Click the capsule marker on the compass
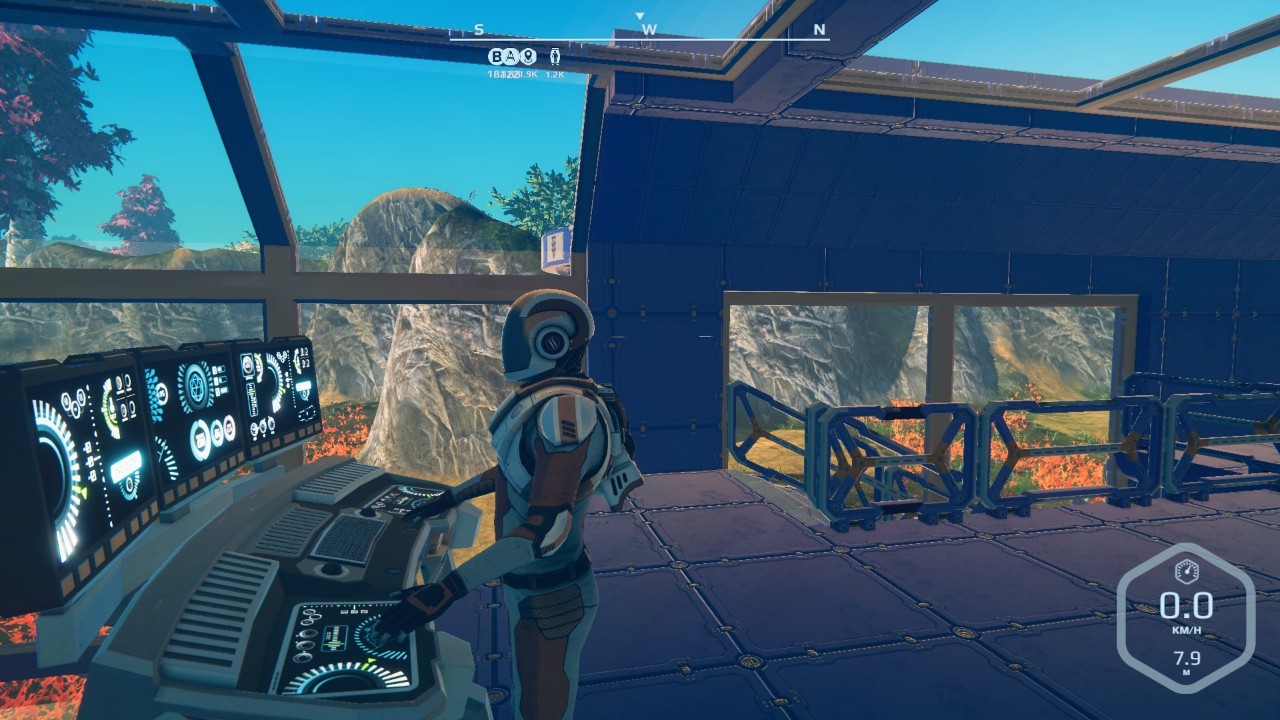 (556, 56)
